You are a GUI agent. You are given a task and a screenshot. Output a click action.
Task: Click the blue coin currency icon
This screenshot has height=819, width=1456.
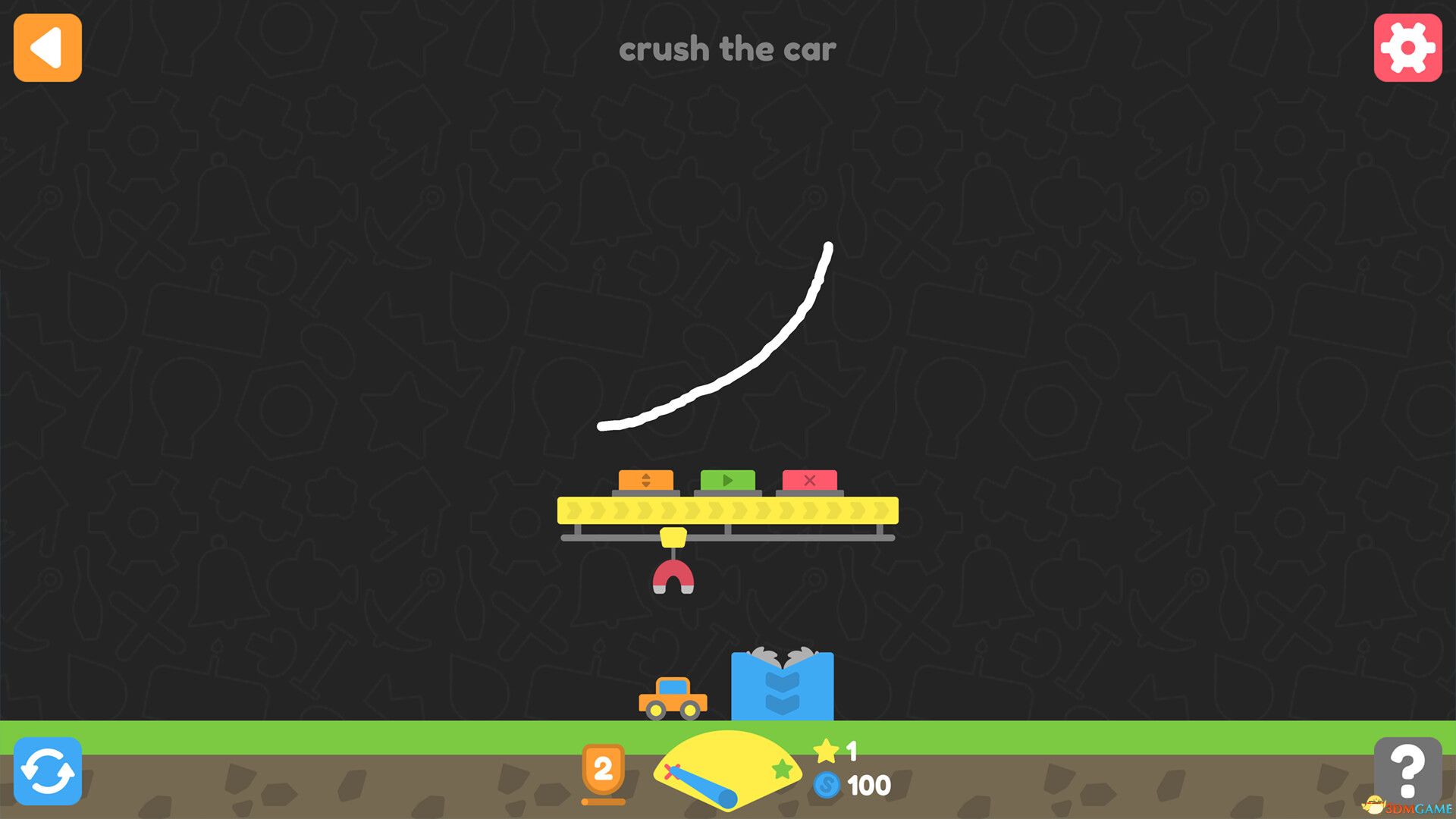pyautogui.click(x=826, y=785)
